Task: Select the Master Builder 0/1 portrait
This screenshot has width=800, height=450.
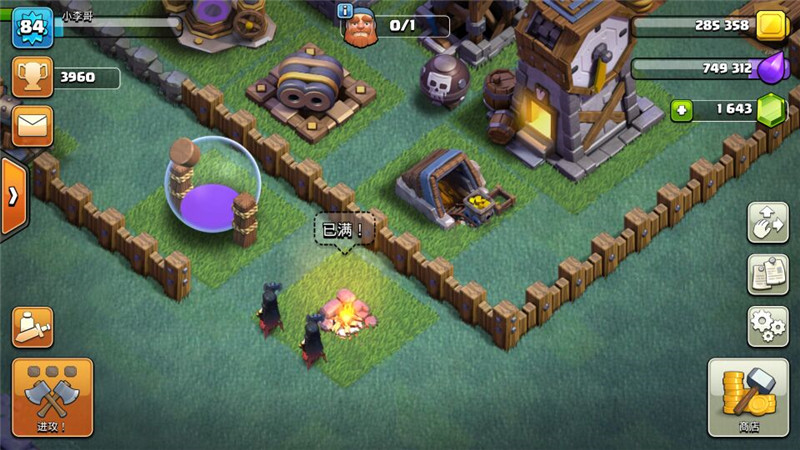Action: [x=360, y=29]
